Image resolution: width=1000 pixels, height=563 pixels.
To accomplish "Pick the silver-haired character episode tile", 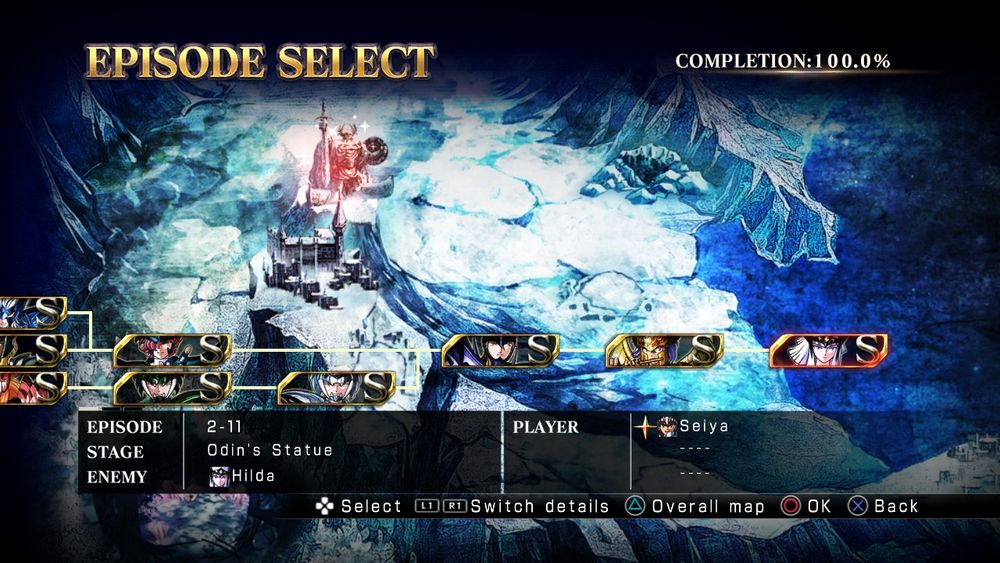I will click(x=336, y=387).
